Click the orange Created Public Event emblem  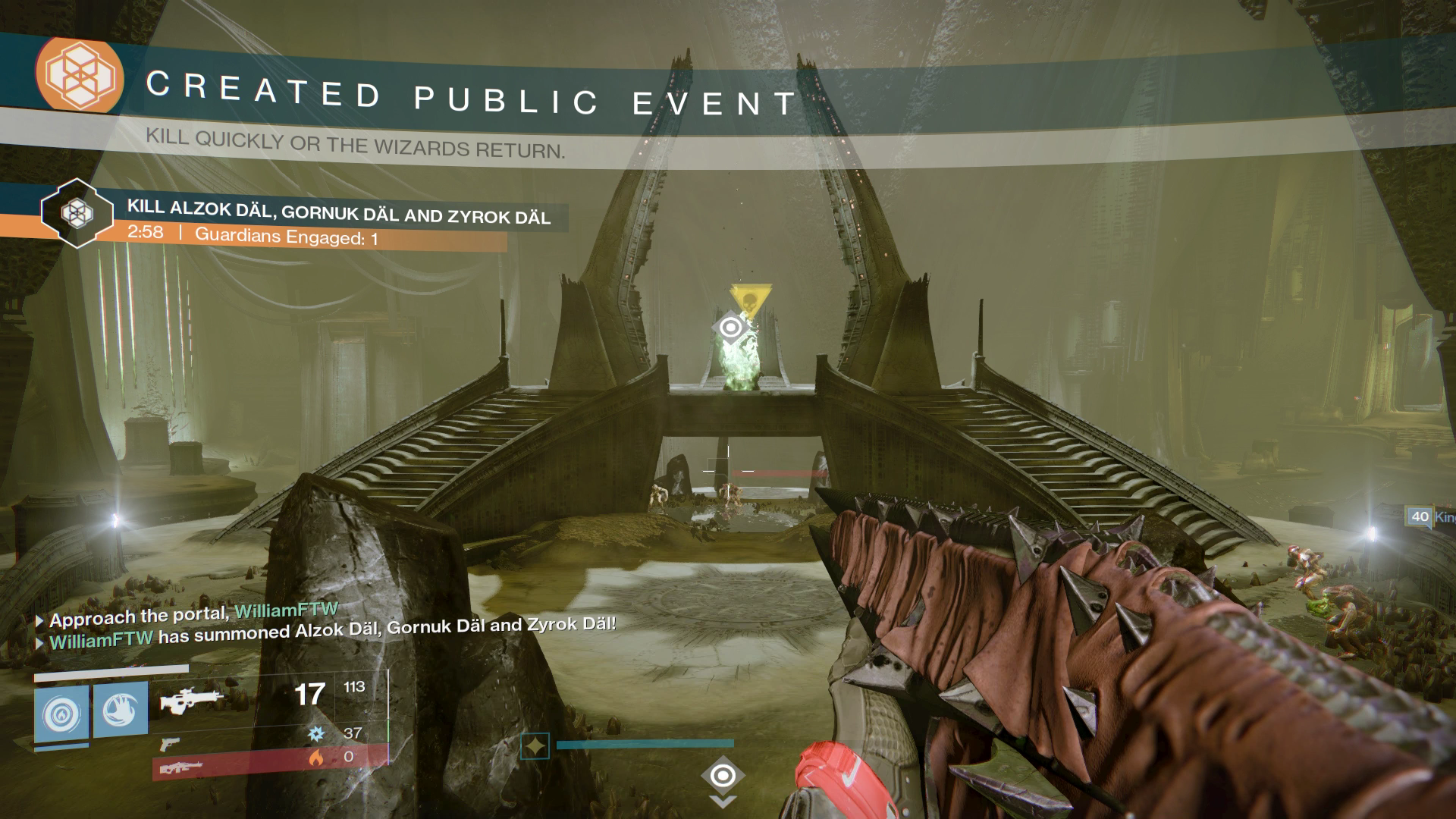pyautogui.click(x=80, y=74)
